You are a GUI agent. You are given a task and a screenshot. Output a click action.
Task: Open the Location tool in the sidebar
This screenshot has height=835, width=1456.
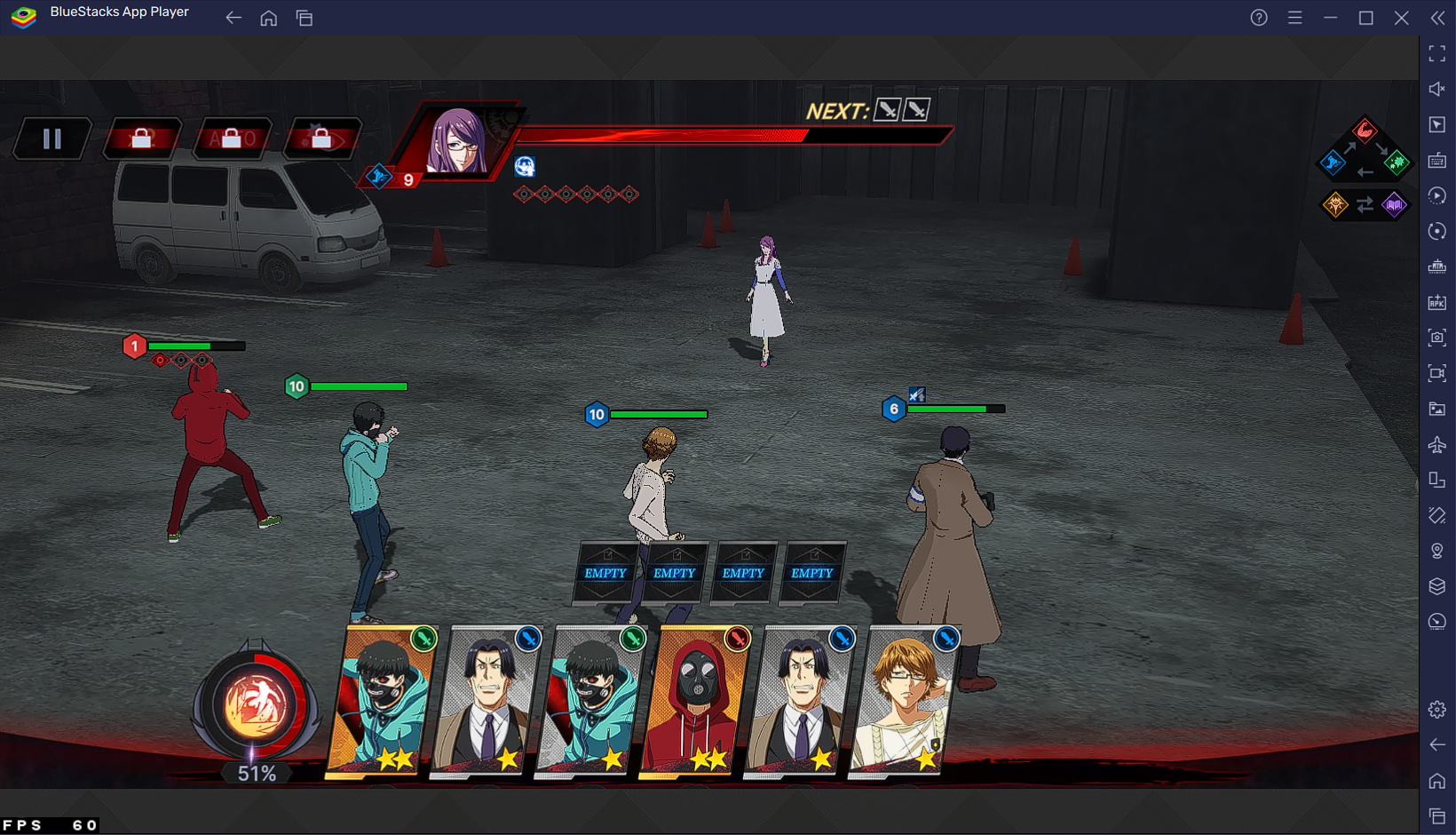coord(1436,551)
